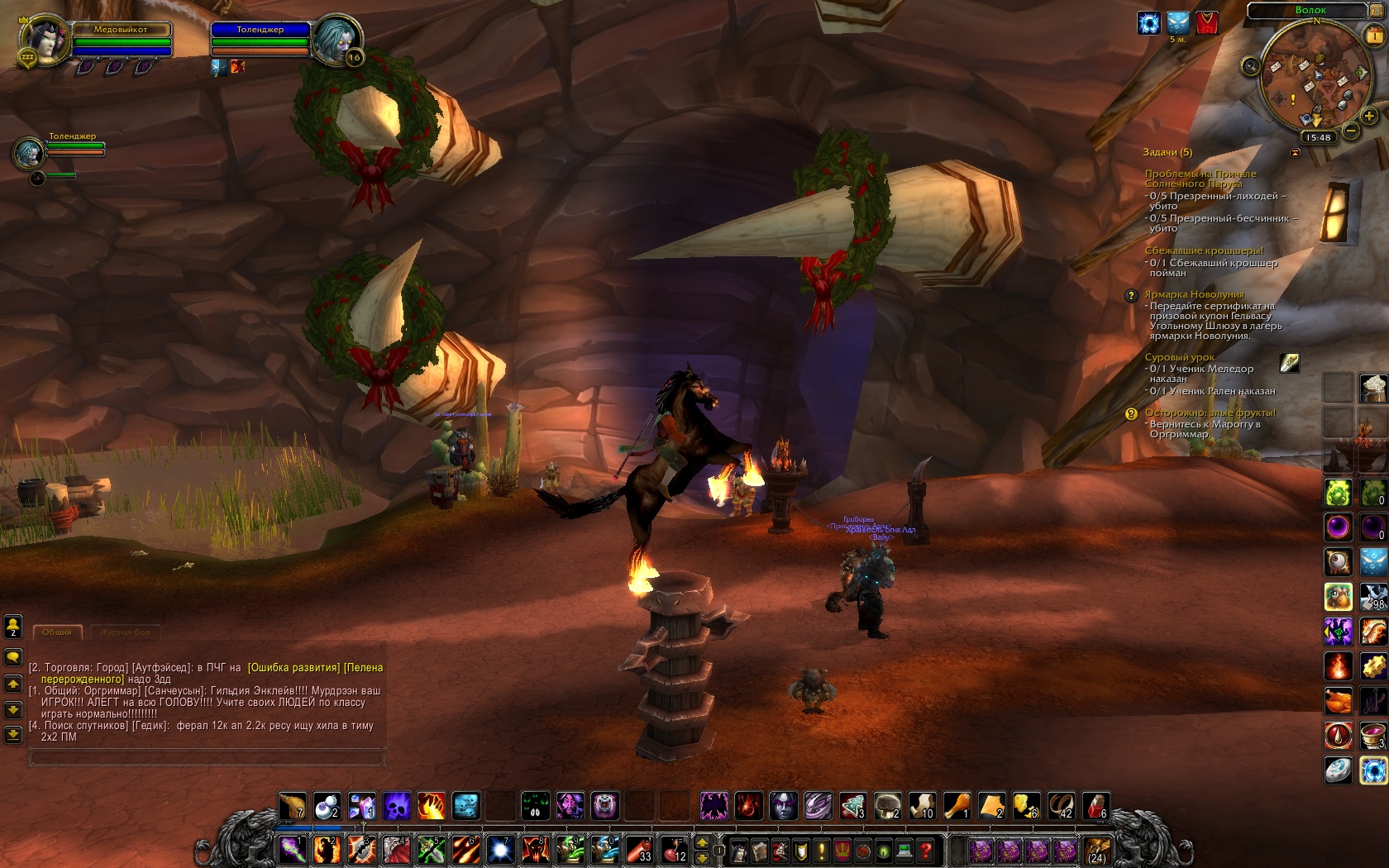
Task: Zoom in the minimap with plus button
Action: pos(1368,117)
